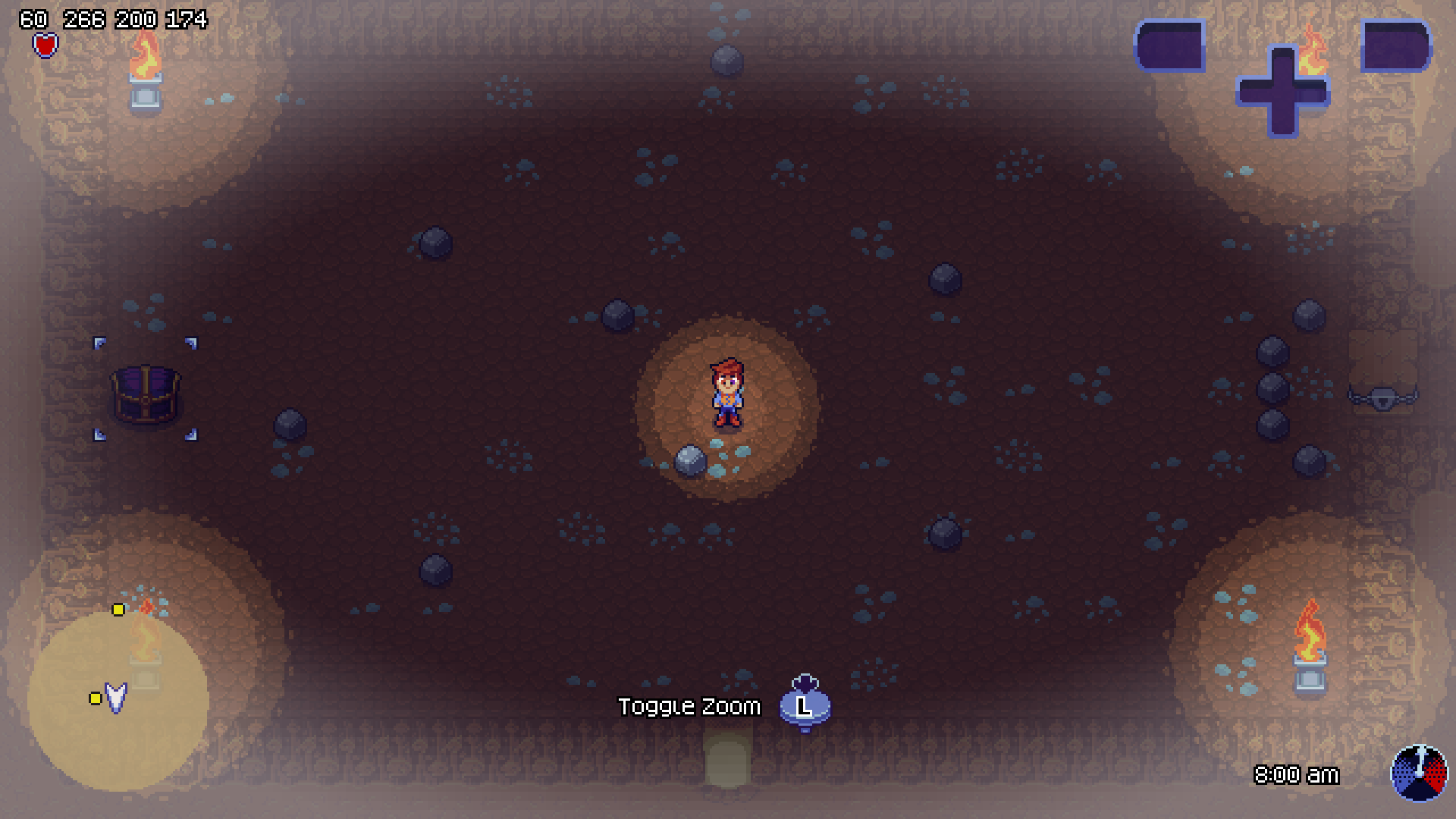The height and width of the screenshot is (819, 1456).
Task: Open the day-night clock dial
Action: click(x=1419, y=773)
